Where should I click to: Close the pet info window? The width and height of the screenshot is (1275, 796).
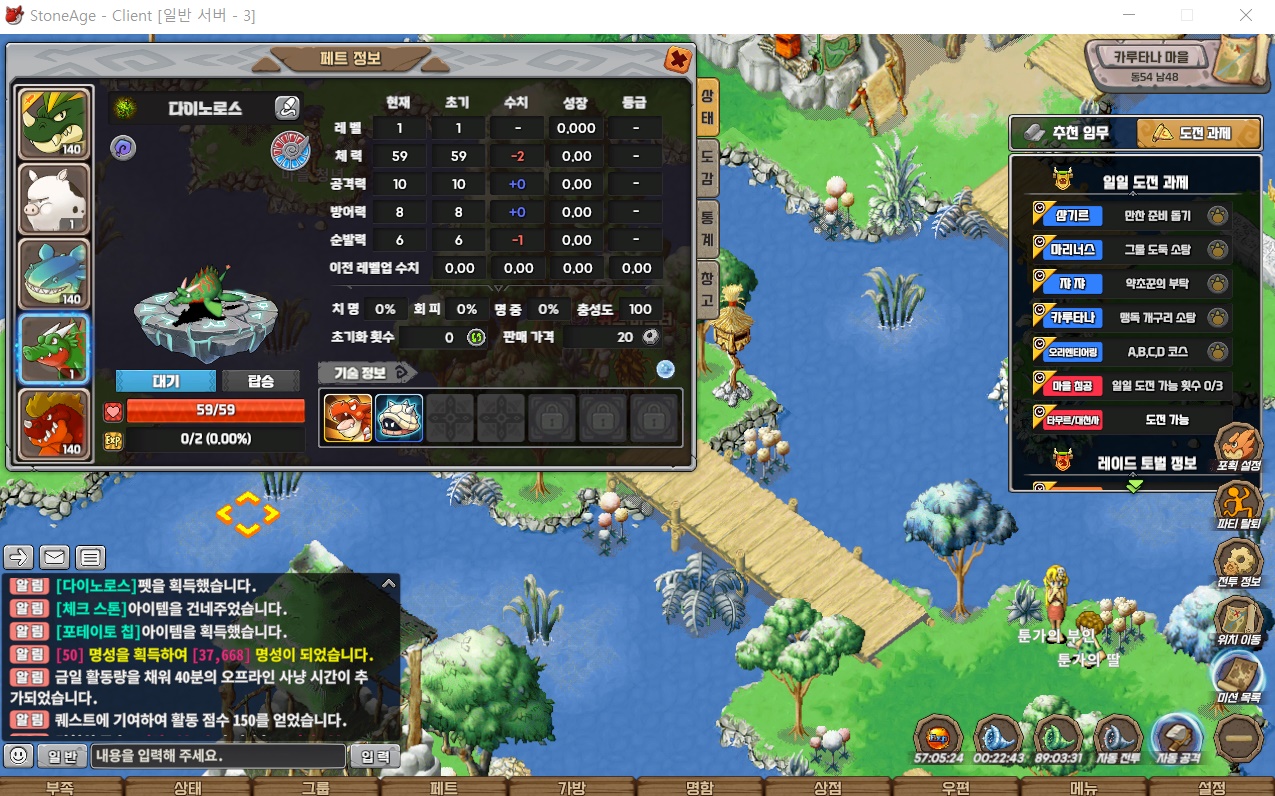click(678, 60)
